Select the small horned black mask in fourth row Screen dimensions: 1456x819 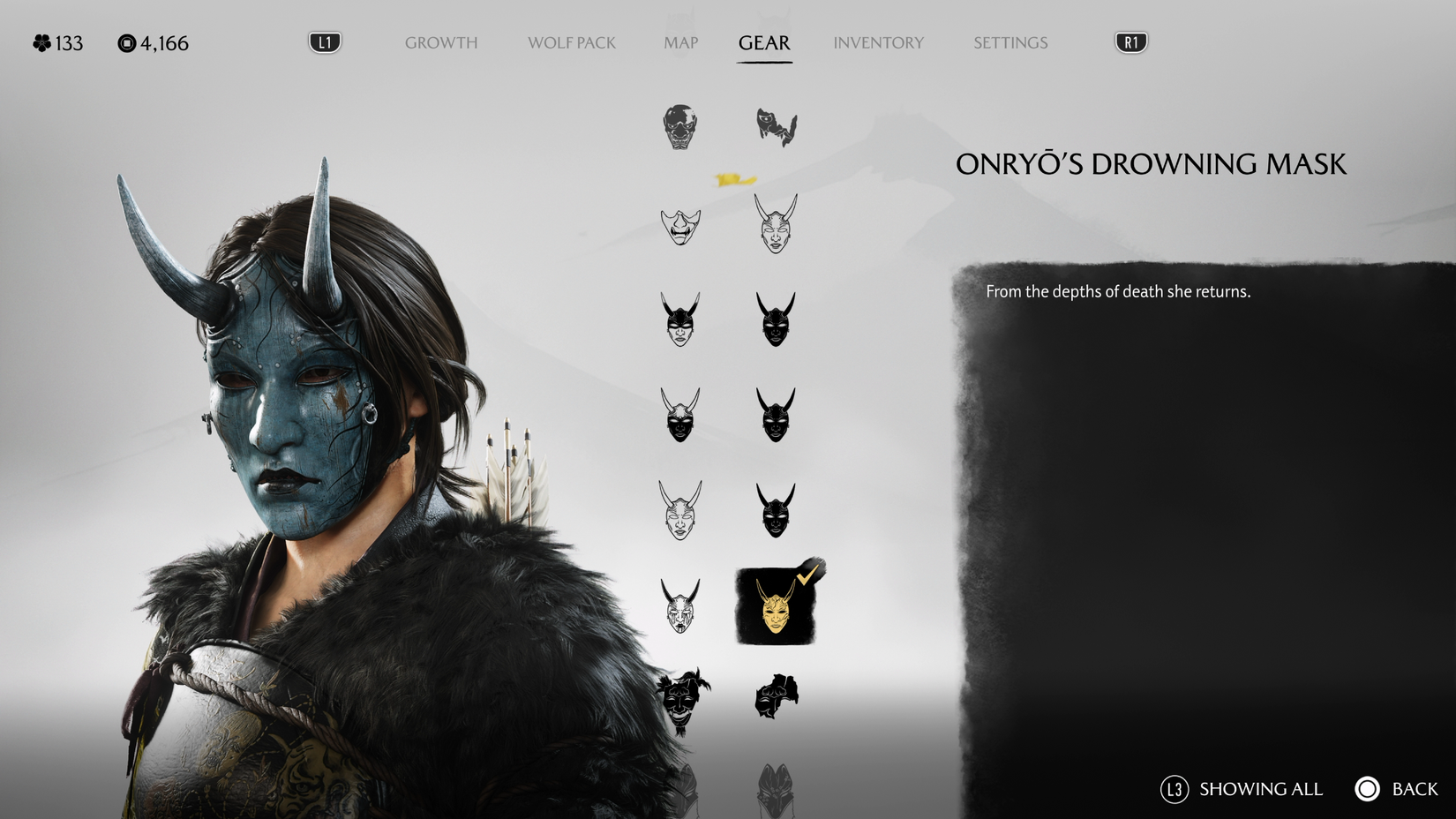click(777, 413)
